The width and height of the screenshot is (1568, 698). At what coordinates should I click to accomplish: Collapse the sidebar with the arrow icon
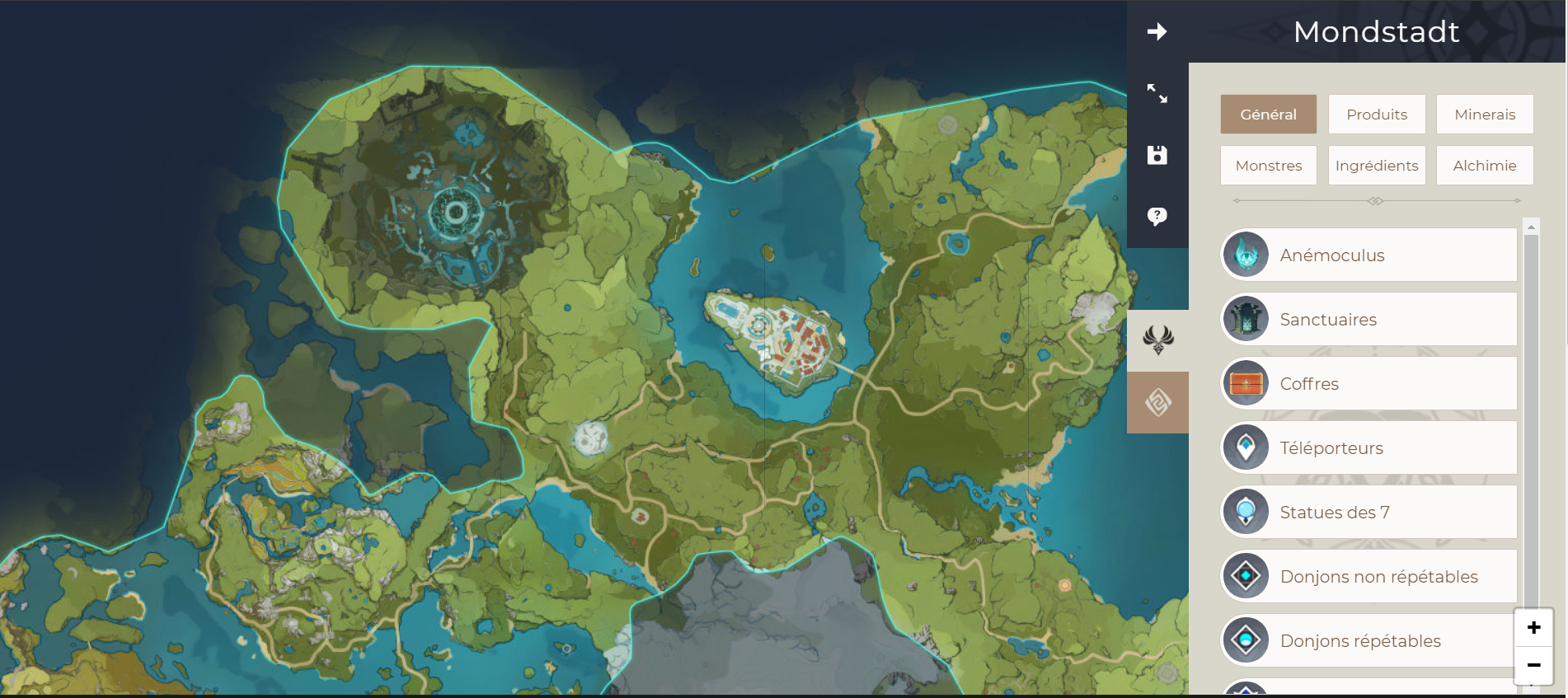(1157, 31)
